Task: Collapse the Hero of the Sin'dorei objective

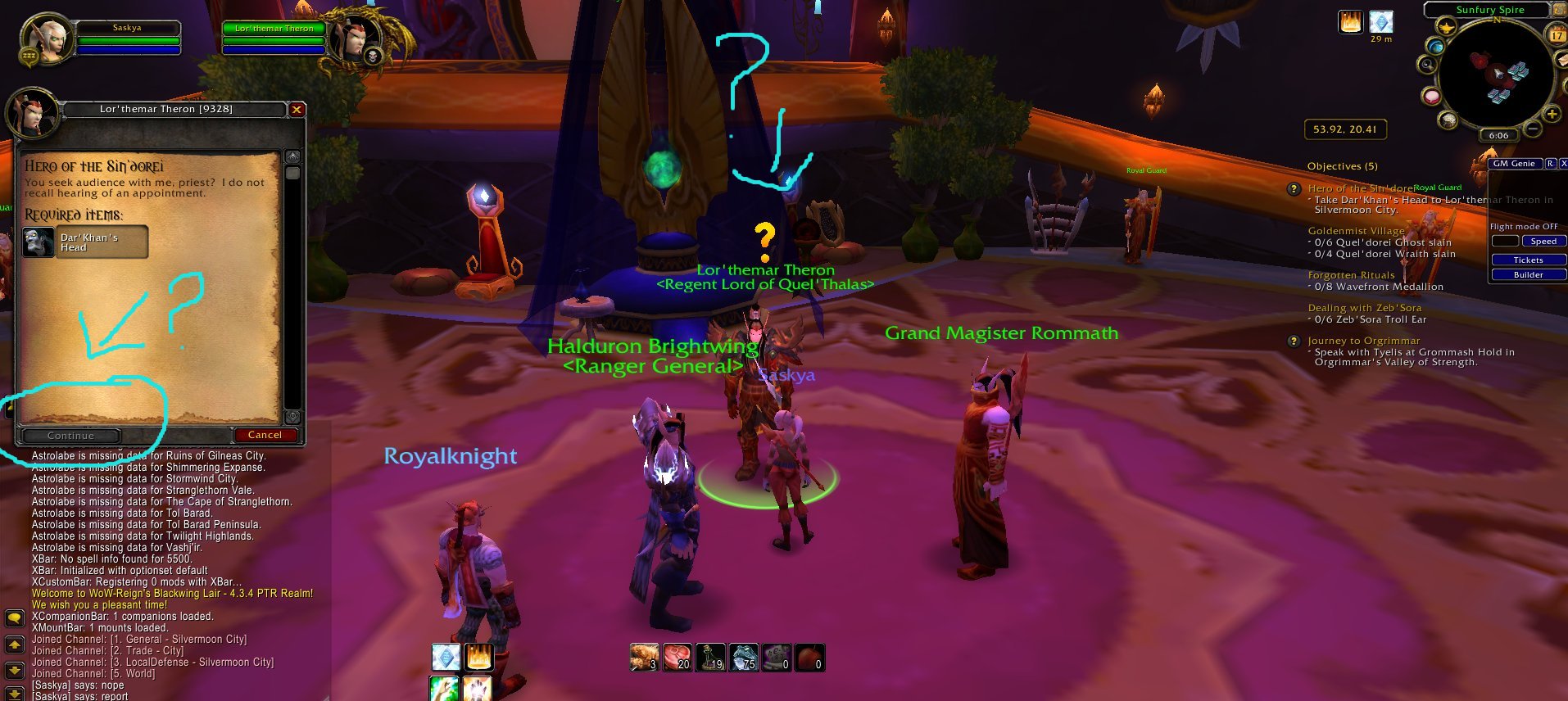Action: pos(1295,190)
